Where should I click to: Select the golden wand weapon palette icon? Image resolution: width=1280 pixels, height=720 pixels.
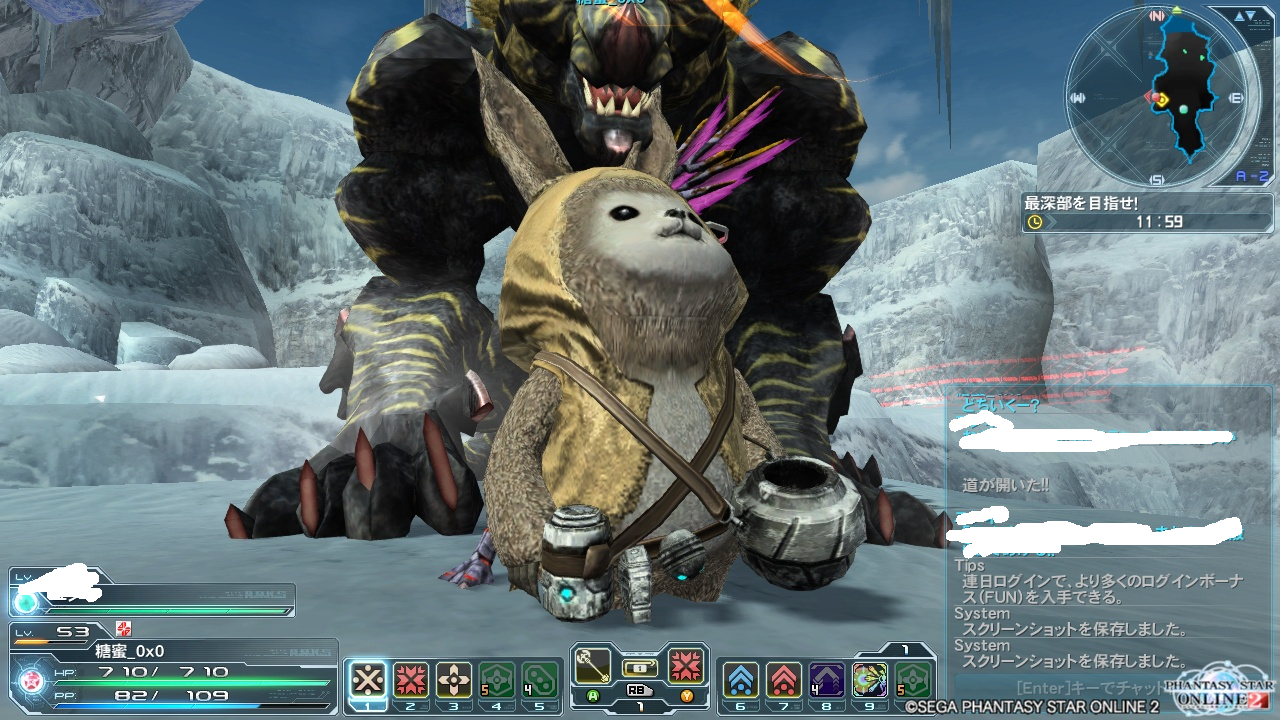point(593,666)
